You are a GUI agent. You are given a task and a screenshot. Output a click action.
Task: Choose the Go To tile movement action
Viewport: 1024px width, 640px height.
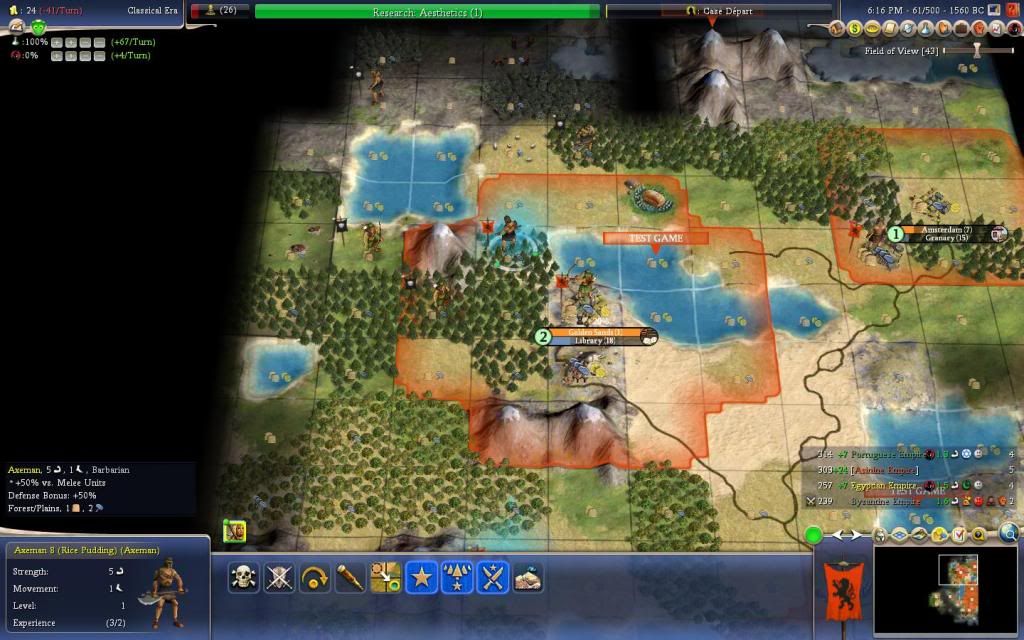coord(386,577)
